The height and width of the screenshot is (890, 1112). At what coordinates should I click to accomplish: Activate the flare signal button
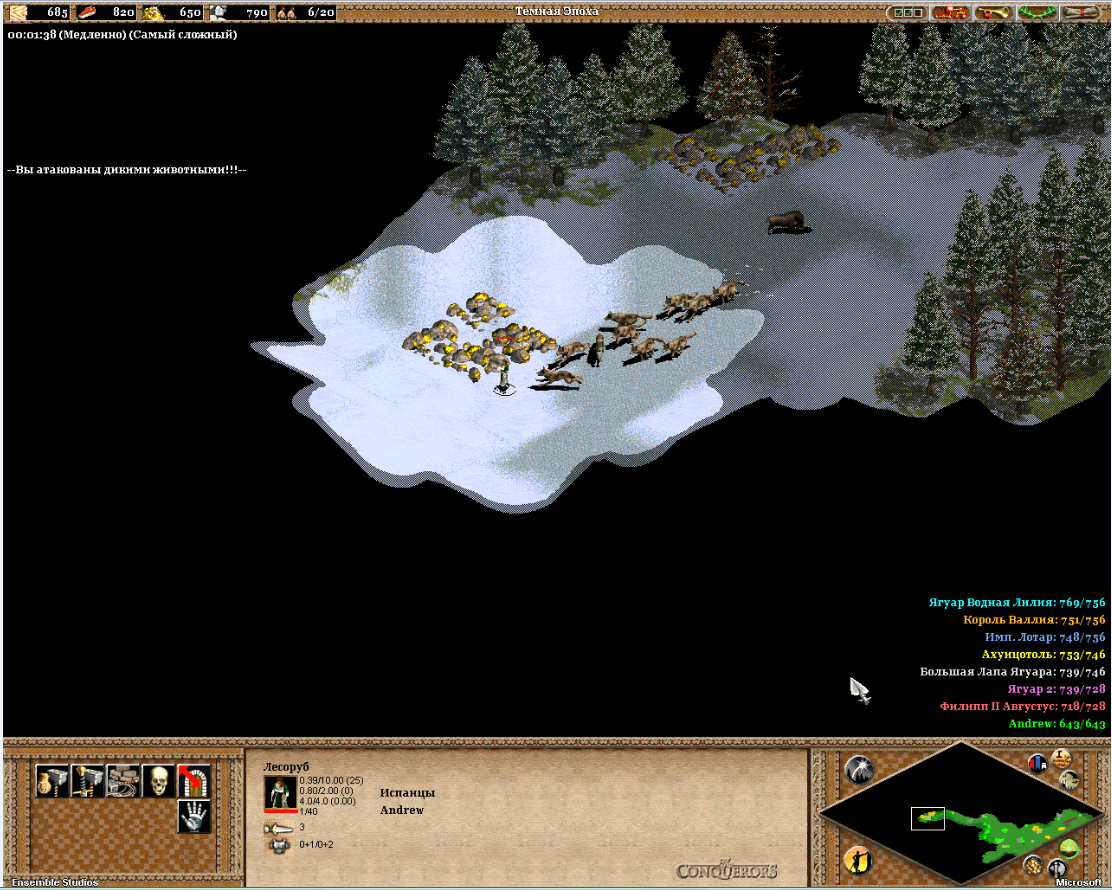tap(858, 768)
